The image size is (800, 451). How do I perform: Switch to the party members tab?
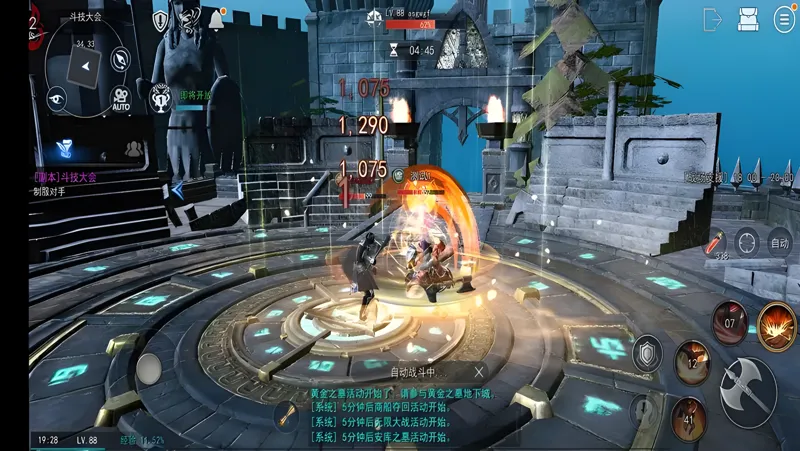click(132, 148)
